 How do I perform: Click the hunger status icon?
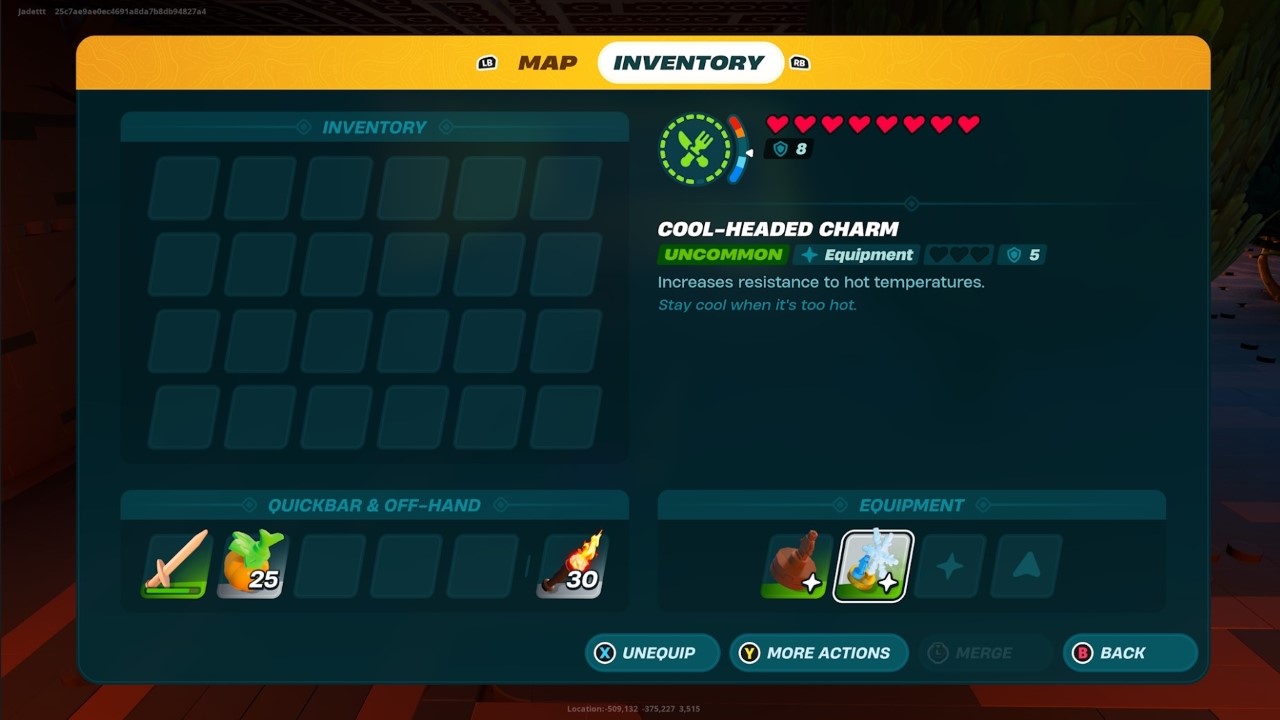[693, 150]
